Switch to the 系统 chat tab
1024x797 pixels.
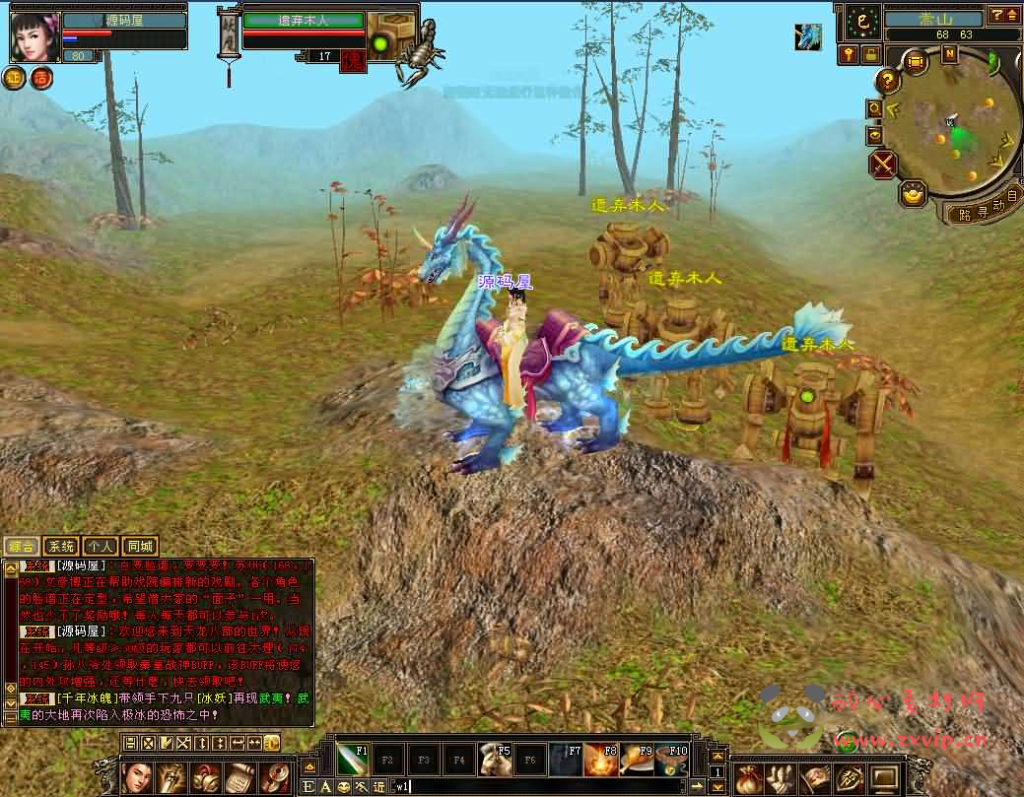click(x=61, y=546)
